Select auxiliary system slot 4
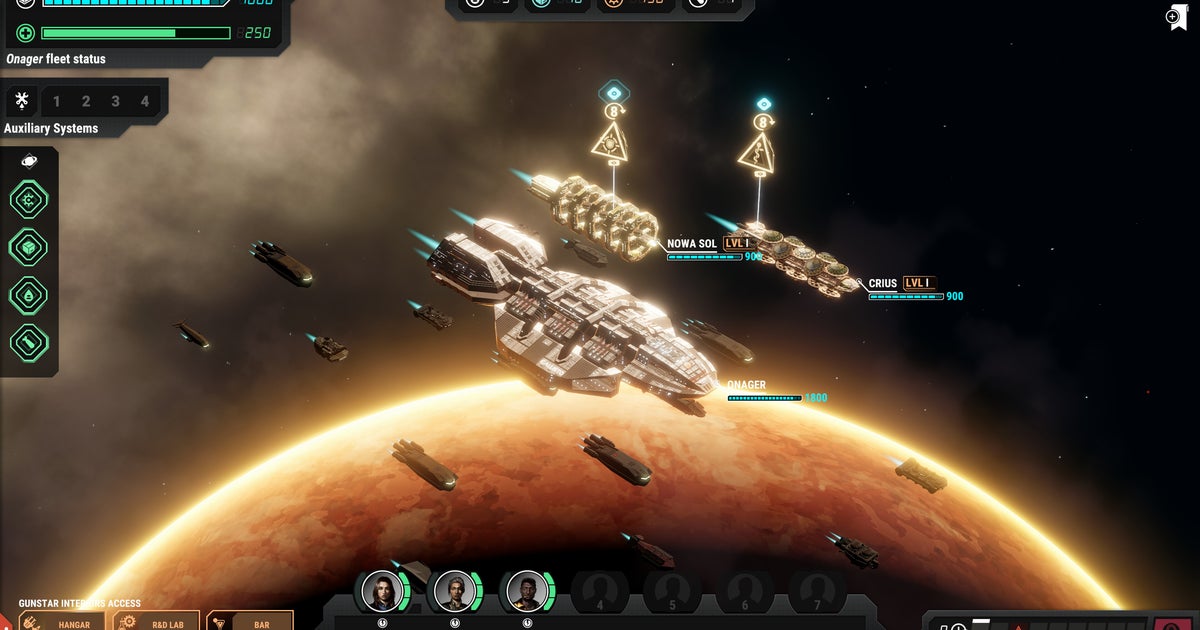The height and width of the screenshot is (630, 1200). [x=145, y=101]
